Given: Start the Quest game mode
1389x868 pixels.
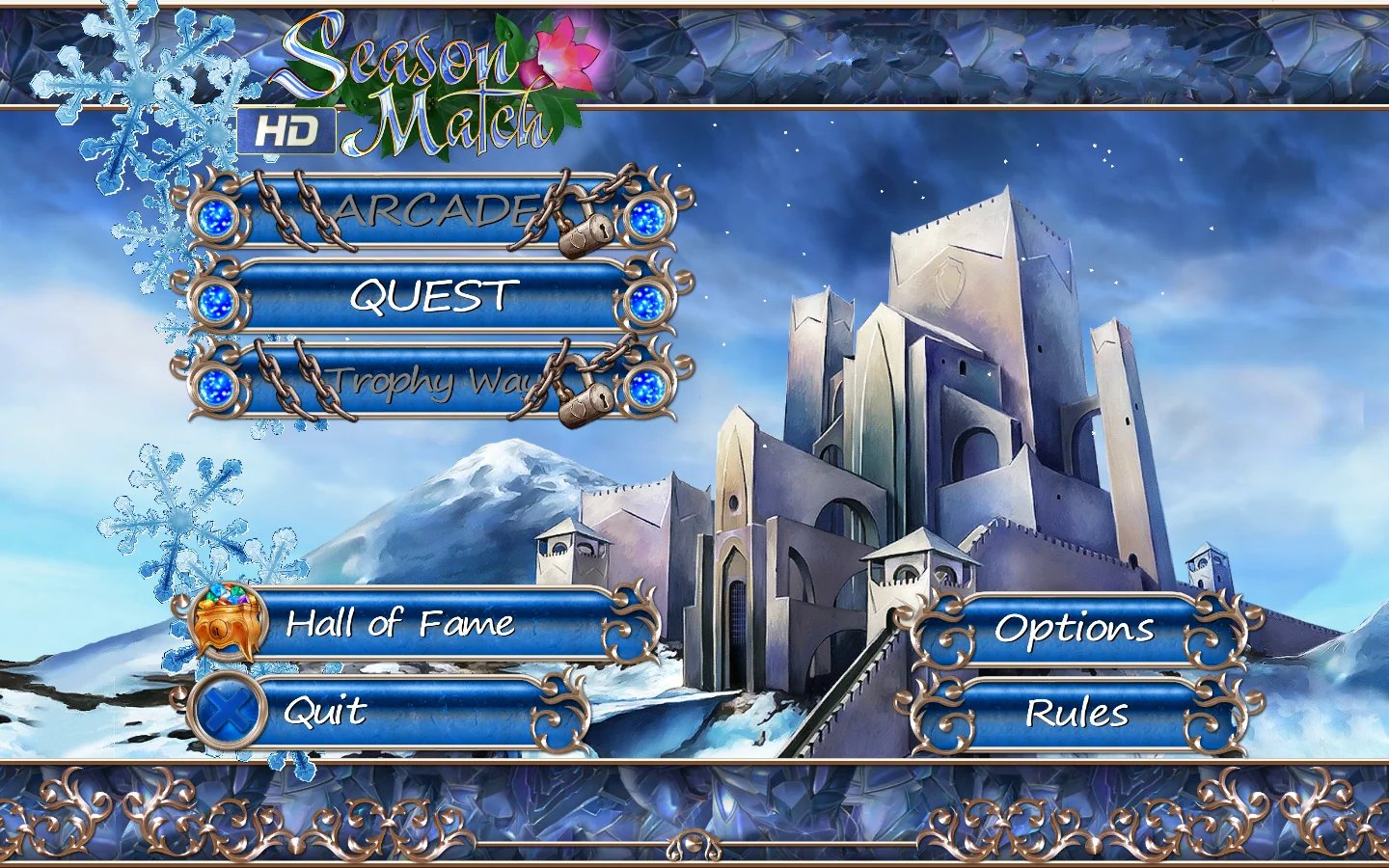Looking at the screenshot, I should tap(430, 298).
